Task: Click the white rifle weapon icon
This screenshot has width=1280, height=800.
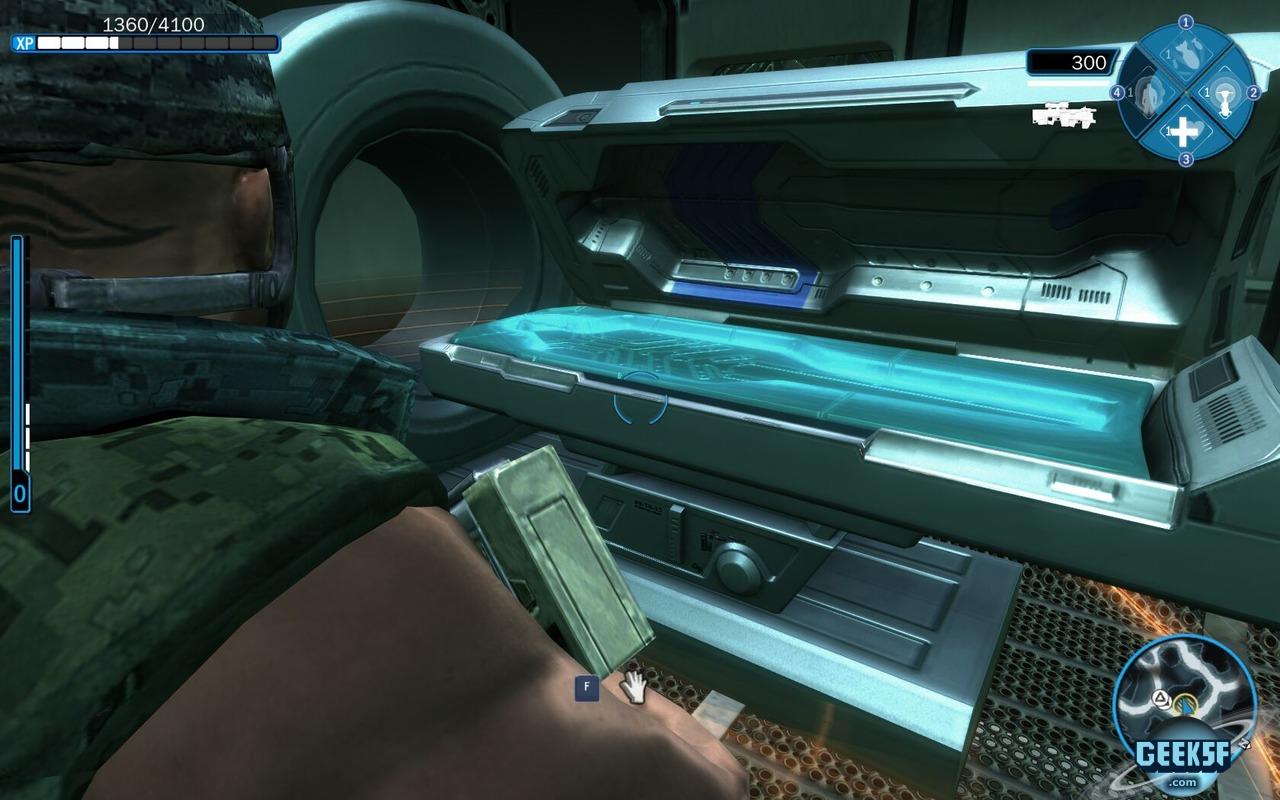Action: pos(1064,115)
